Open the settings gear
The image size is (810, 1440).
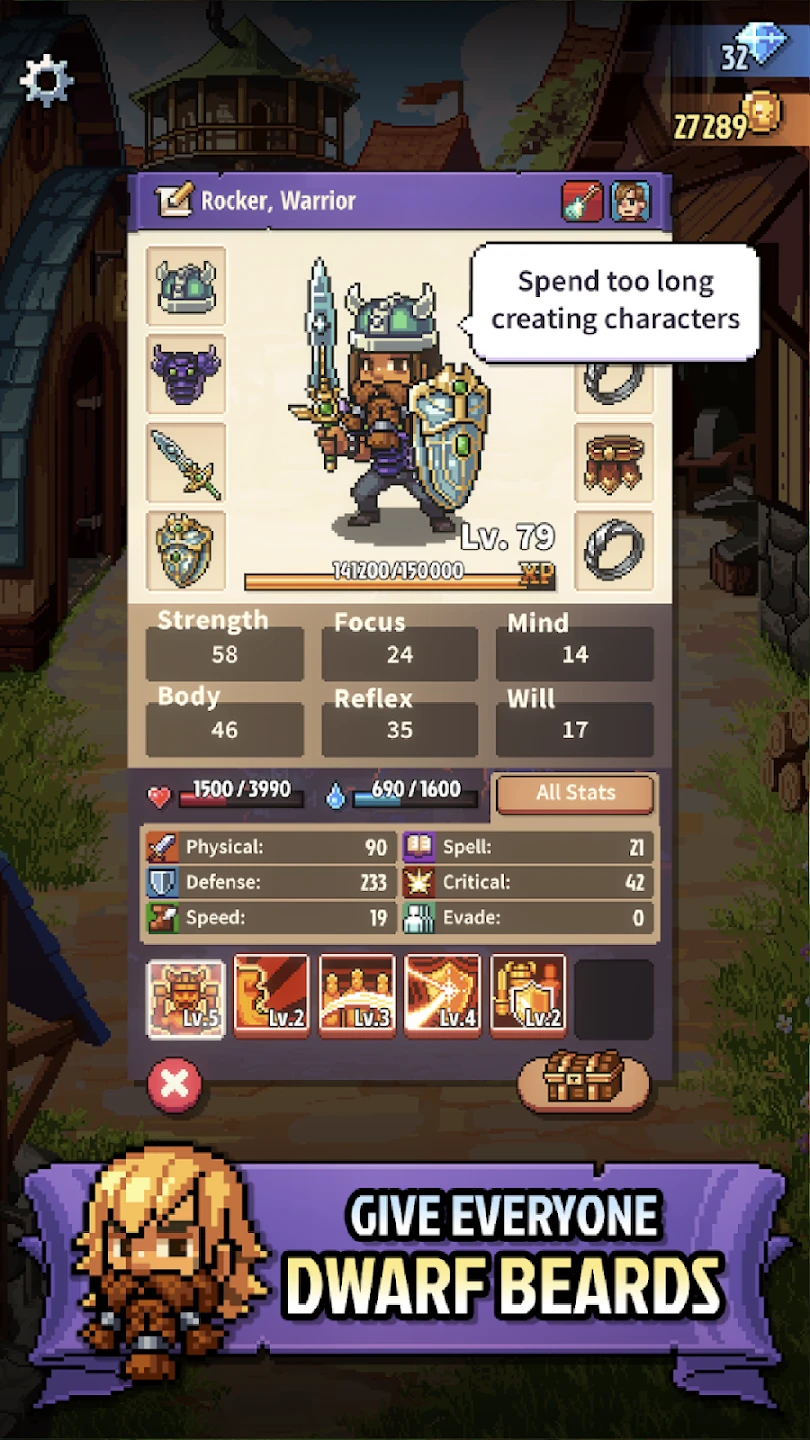[x=46, y=81]
